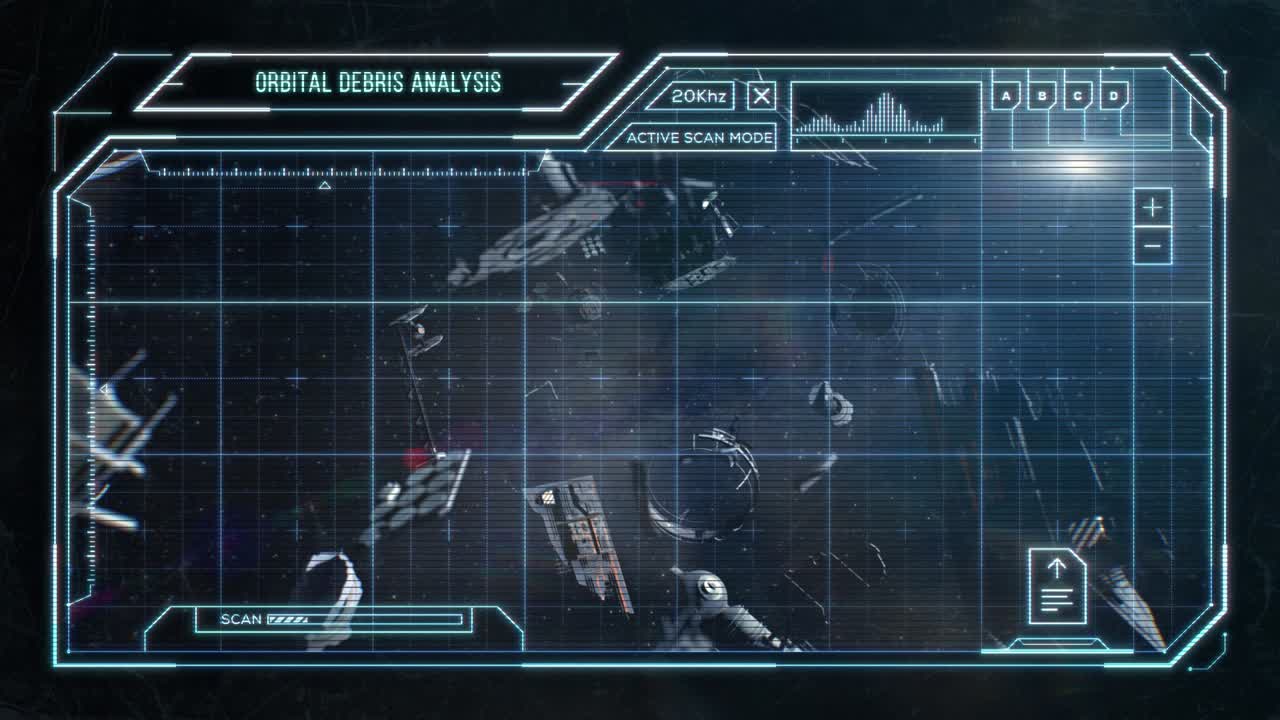This screenshot has height=720, width=1280.
Task: Switch to tab D
Action: coord(1113,95)
